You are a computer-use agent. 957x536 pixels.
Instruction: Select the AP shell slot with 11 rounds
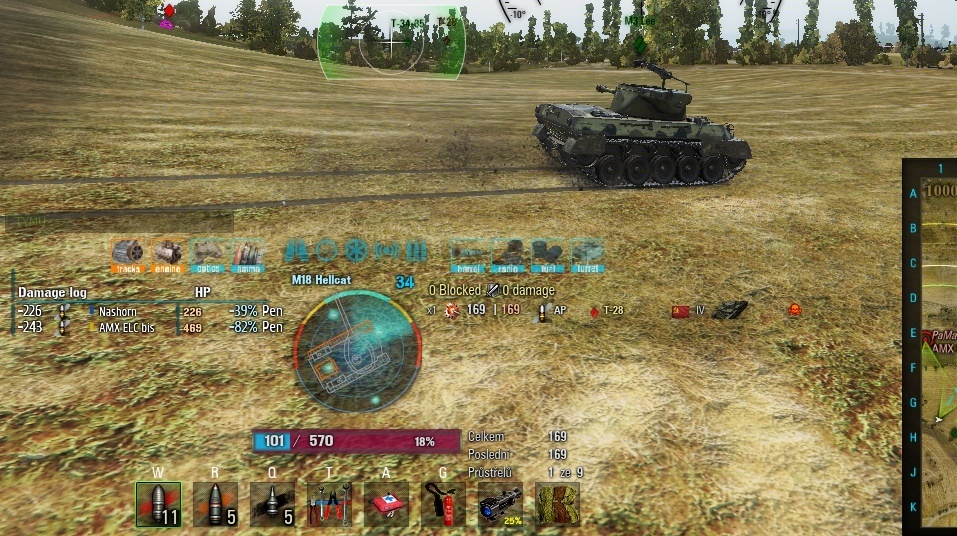click(158, 504)
